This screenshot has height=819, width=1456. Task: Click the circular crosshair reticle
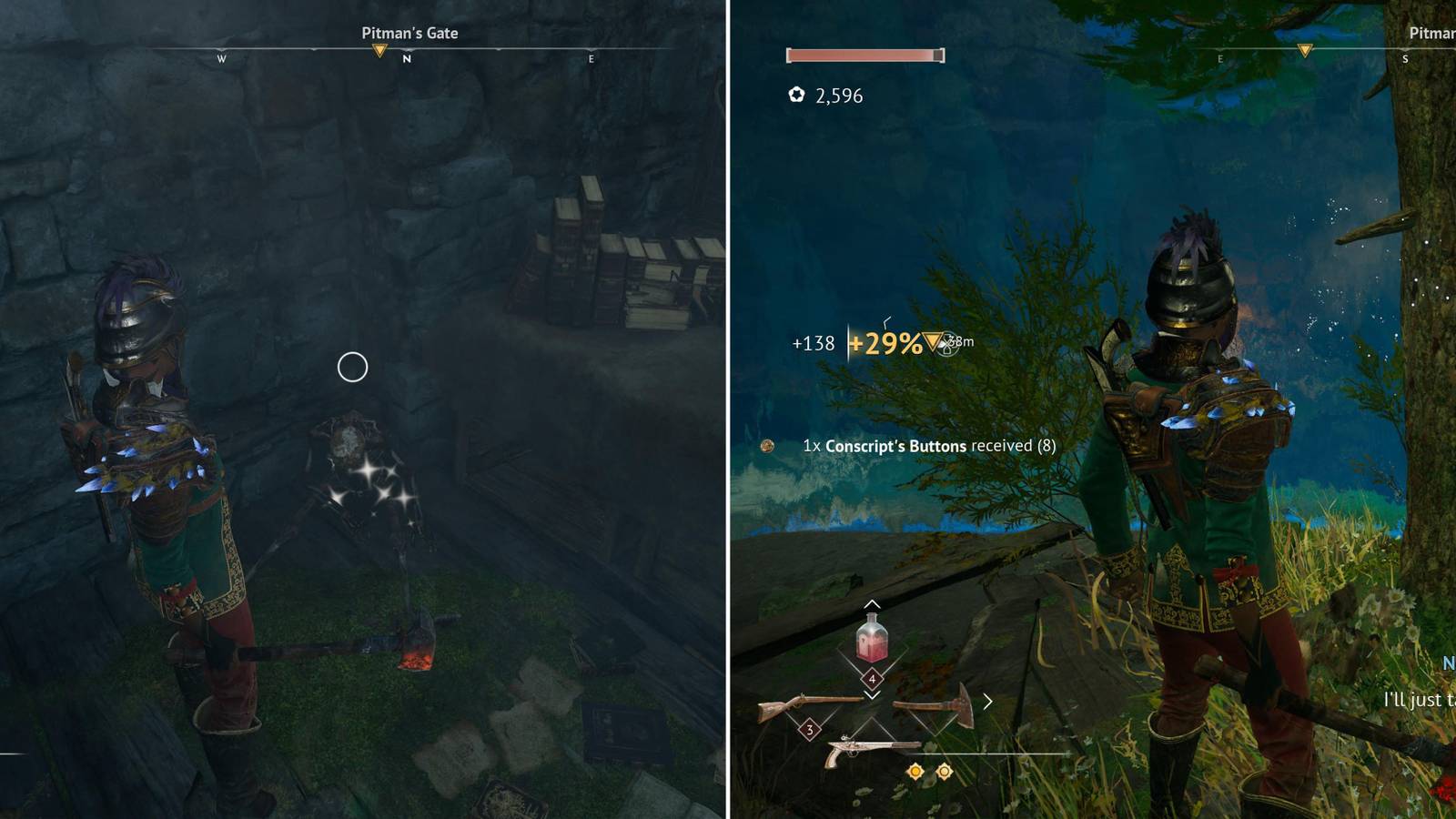click(352, 367)
